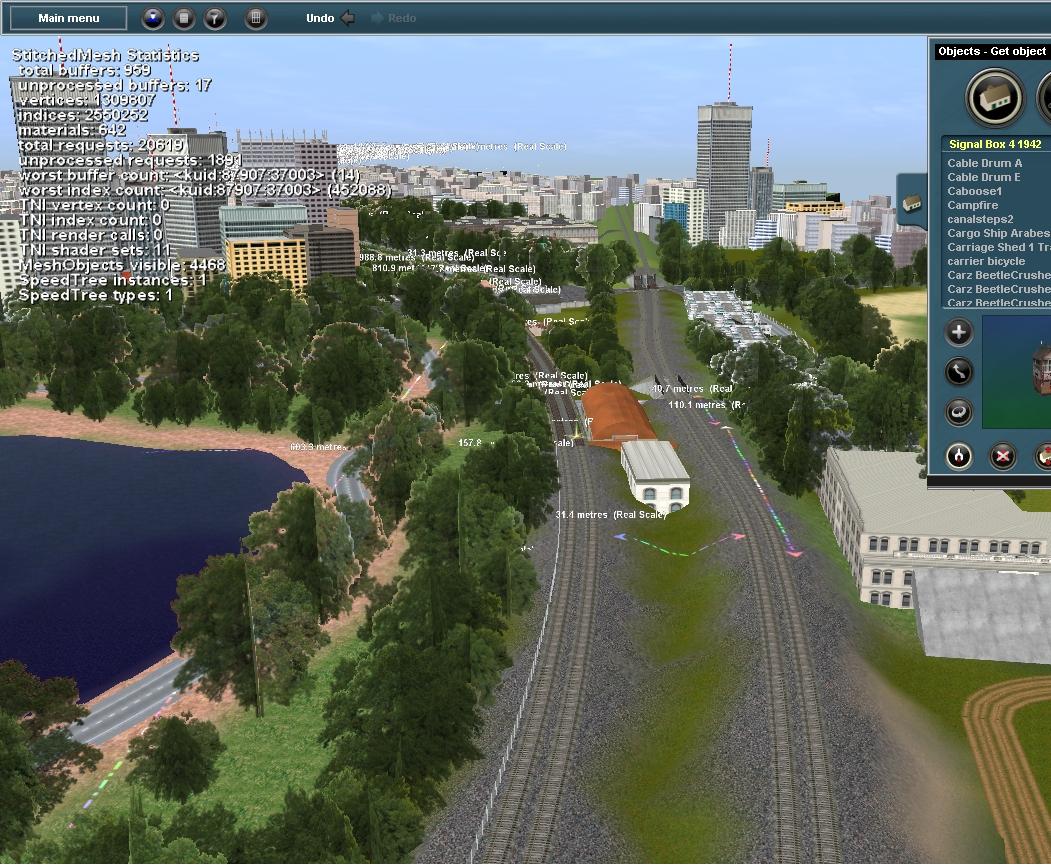Viewport: 1051px width, 866px height.
Task: Open the Main menu
Action: [69, 18]
